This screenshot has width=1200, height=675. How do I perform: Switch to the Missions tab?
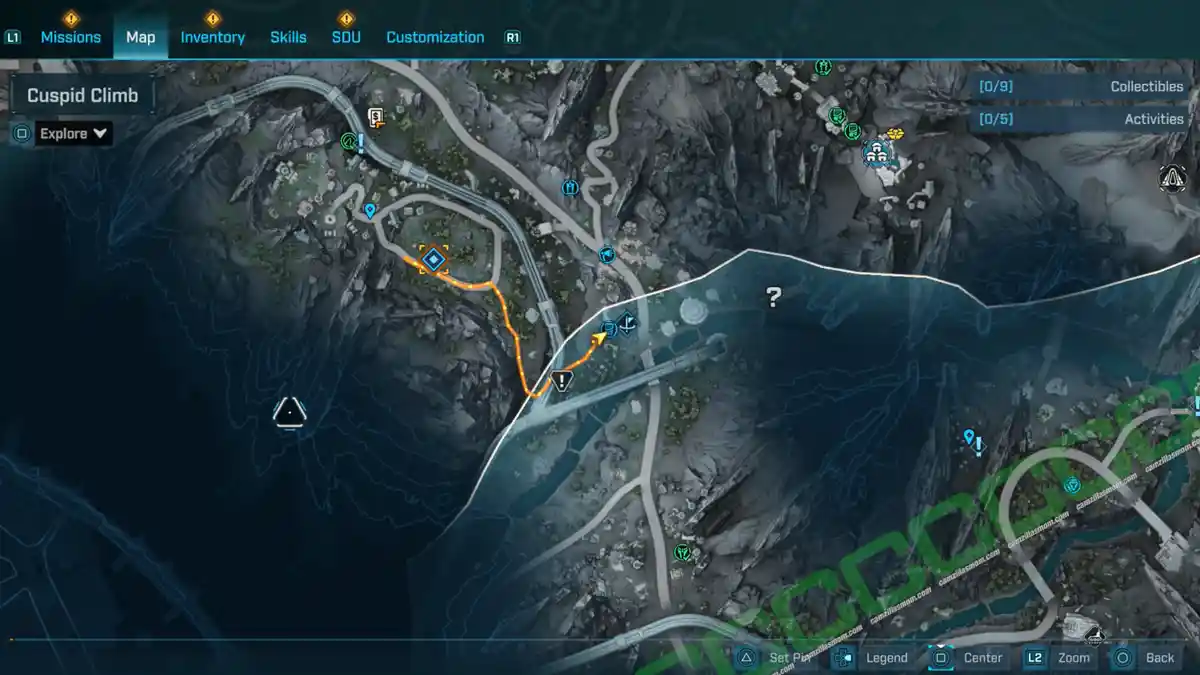70,37
